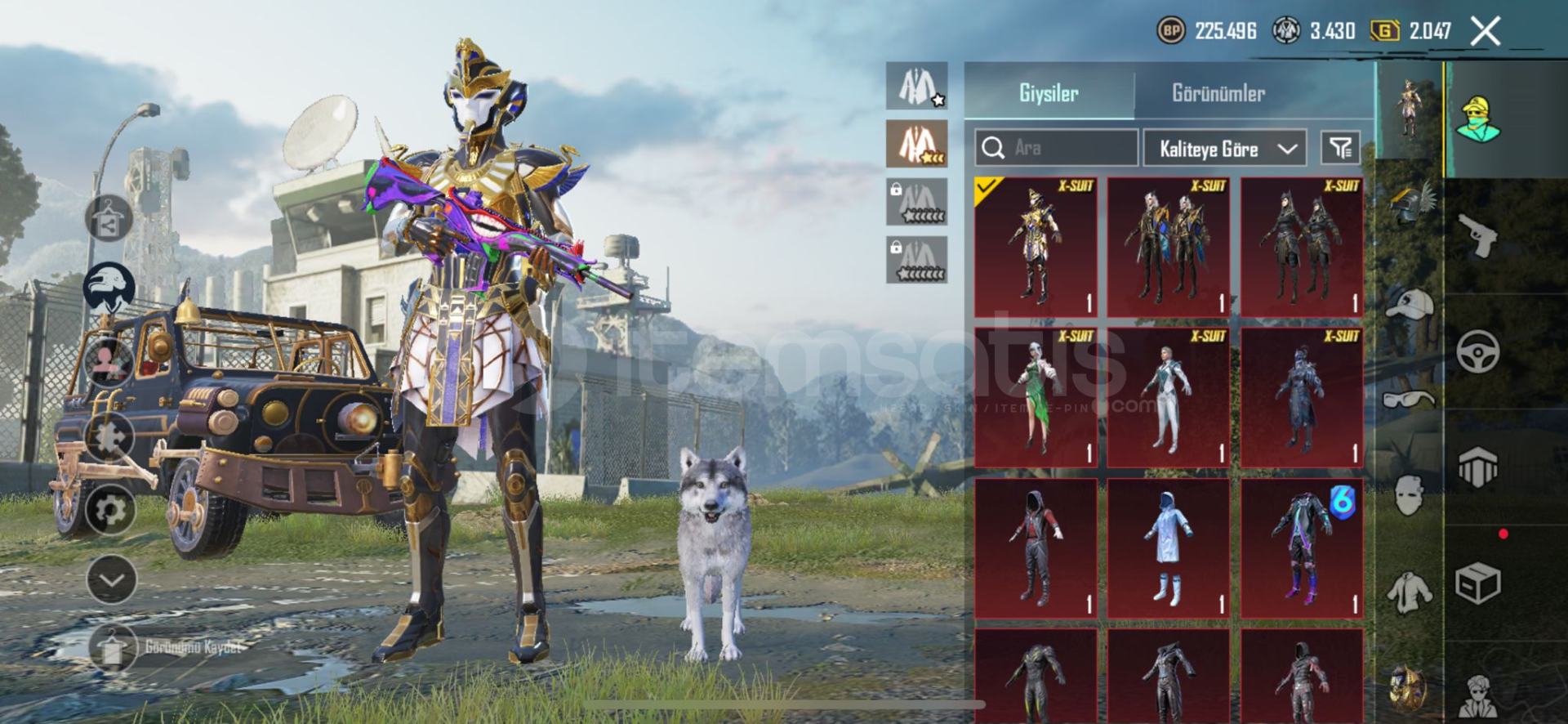Screen dimensions: 1568x724
Task: Select the Giysiler tab
Action: [x=1049, y=93]
